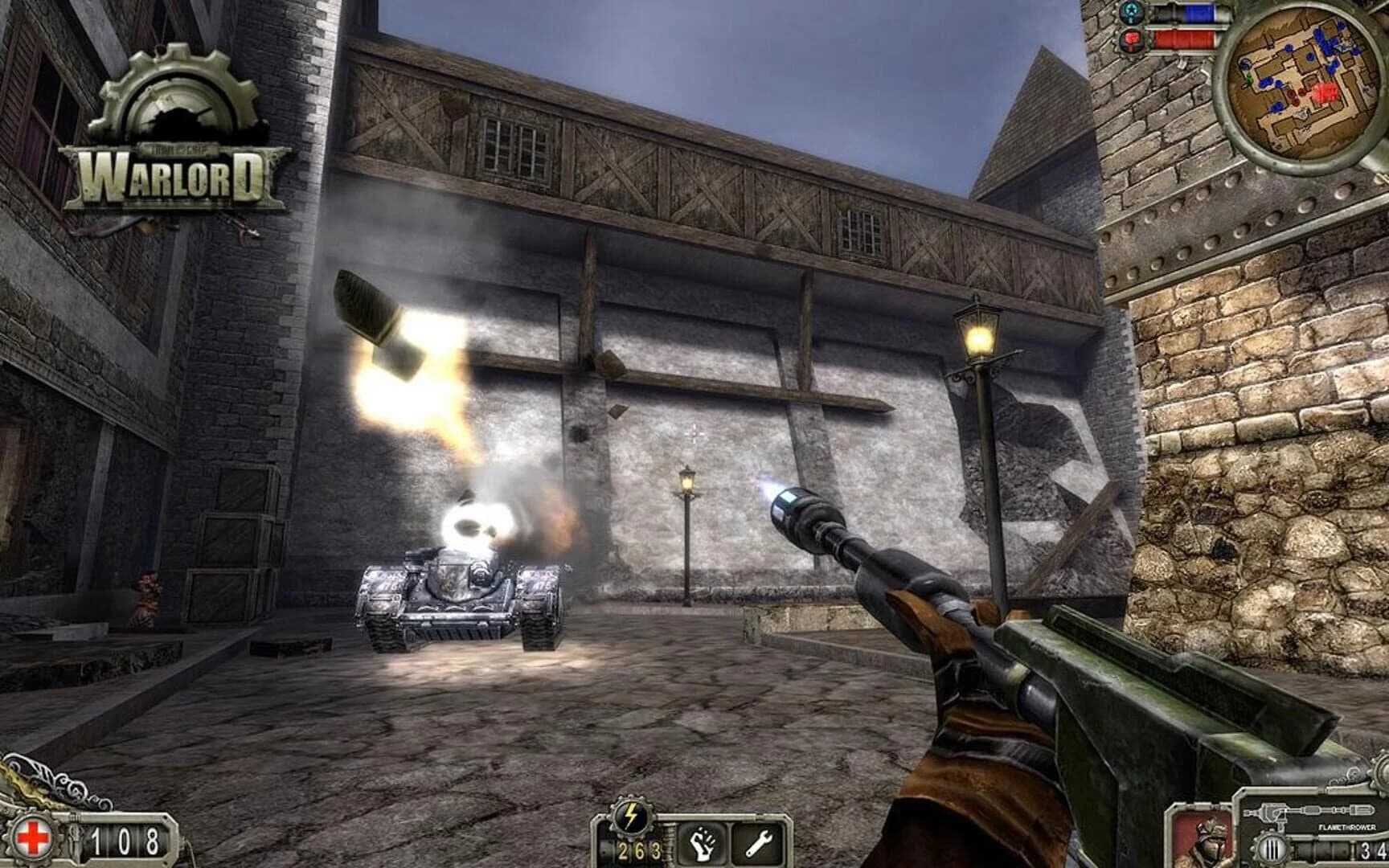Toggle the III fire-mode gear dial
Screen dimensions: 1389x868
(x=1271, y=849)
